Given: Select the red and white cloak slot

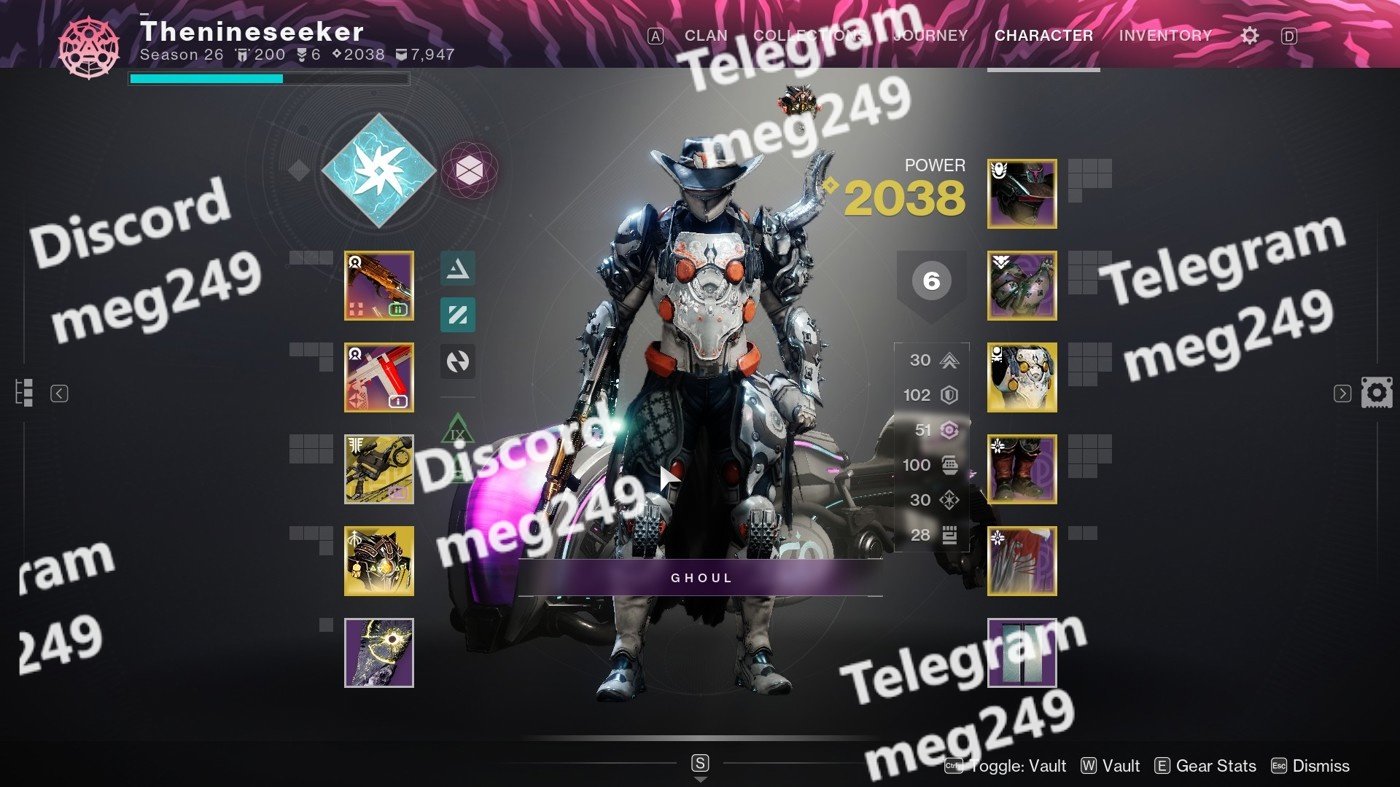Looking at the screenshot, I should [1022, 561].
